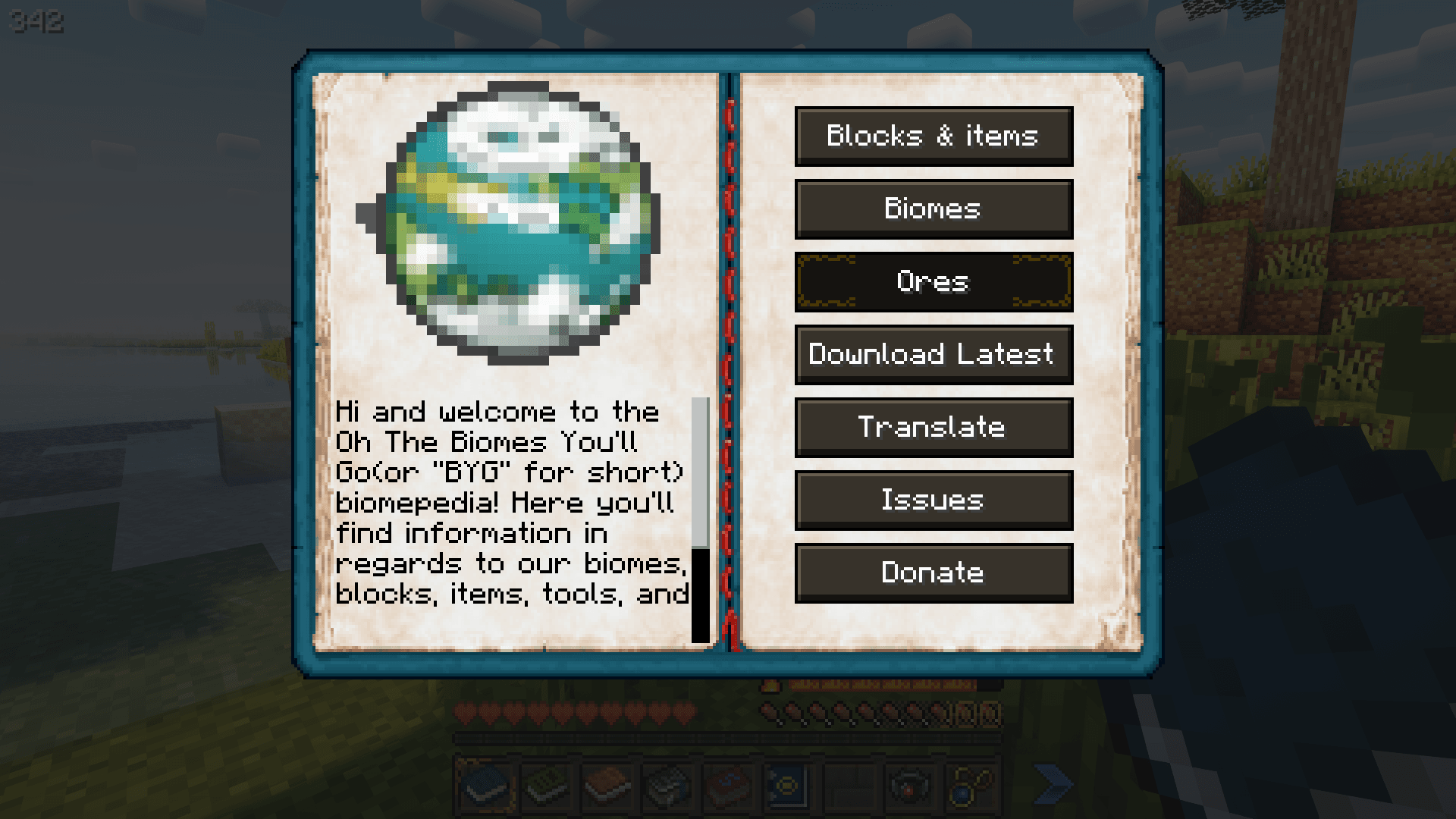
Task: Open the Translate link
Action: (933, 427)
